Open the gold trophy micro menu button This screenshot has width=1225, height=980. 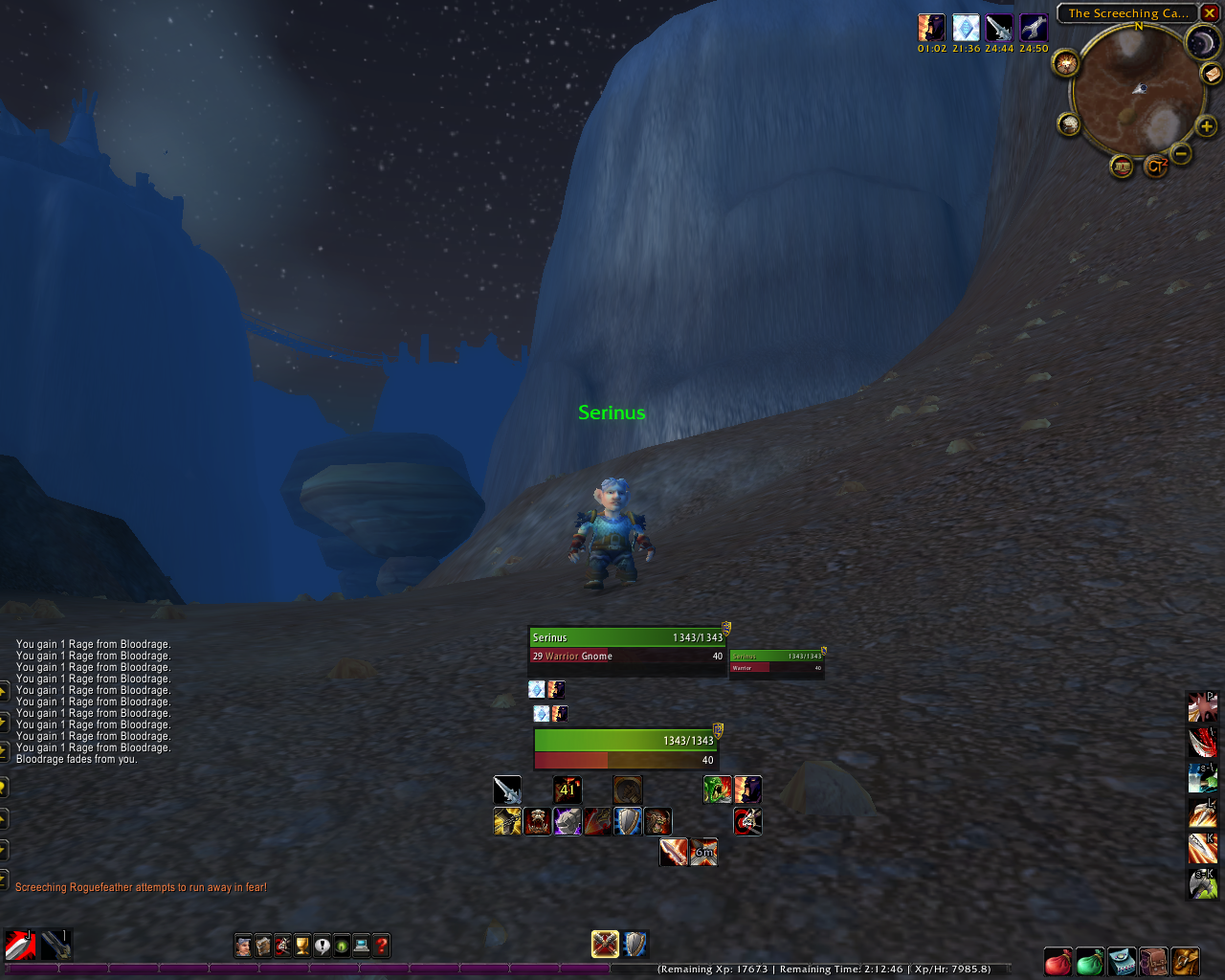(x=302, y=947)
